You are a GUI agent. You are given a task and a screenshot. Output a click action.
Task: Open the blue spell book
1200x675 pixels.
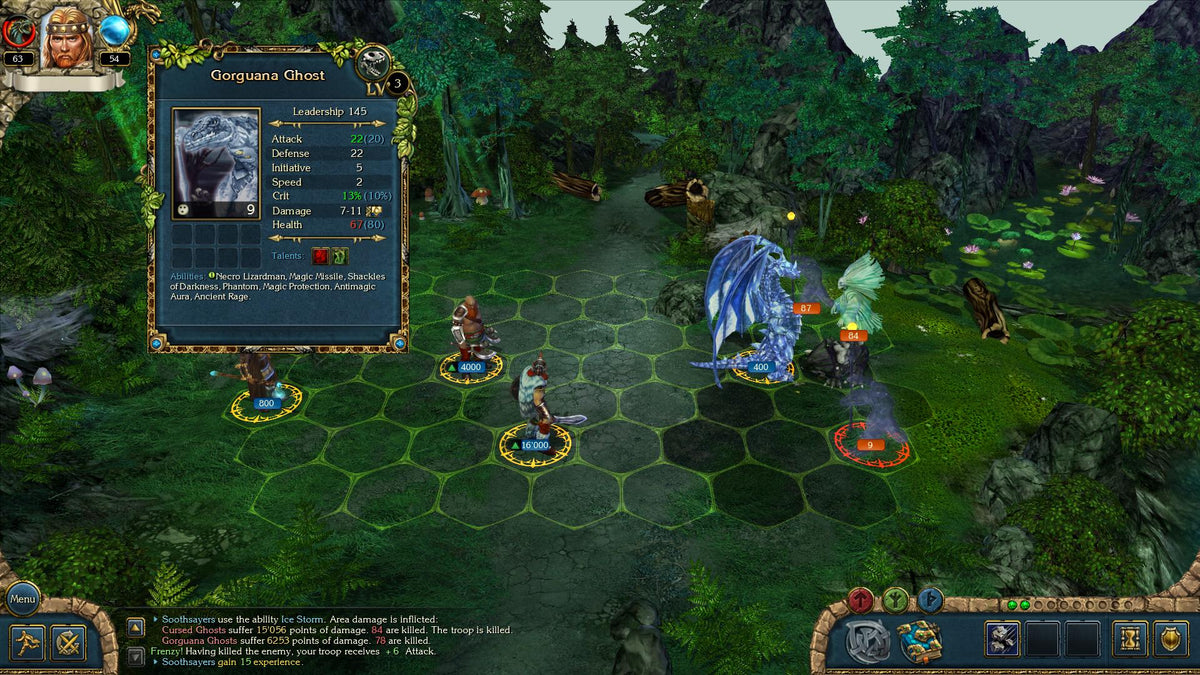919,641
